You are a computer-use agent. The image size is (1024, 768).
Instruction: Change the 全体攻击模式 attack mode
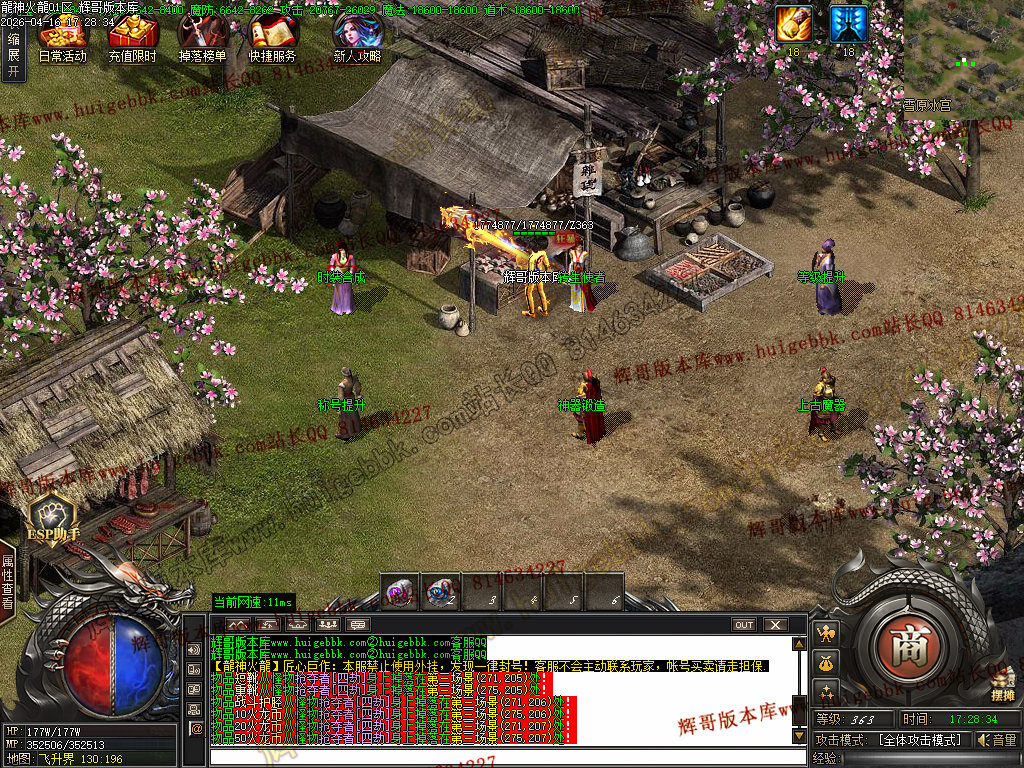919,740
